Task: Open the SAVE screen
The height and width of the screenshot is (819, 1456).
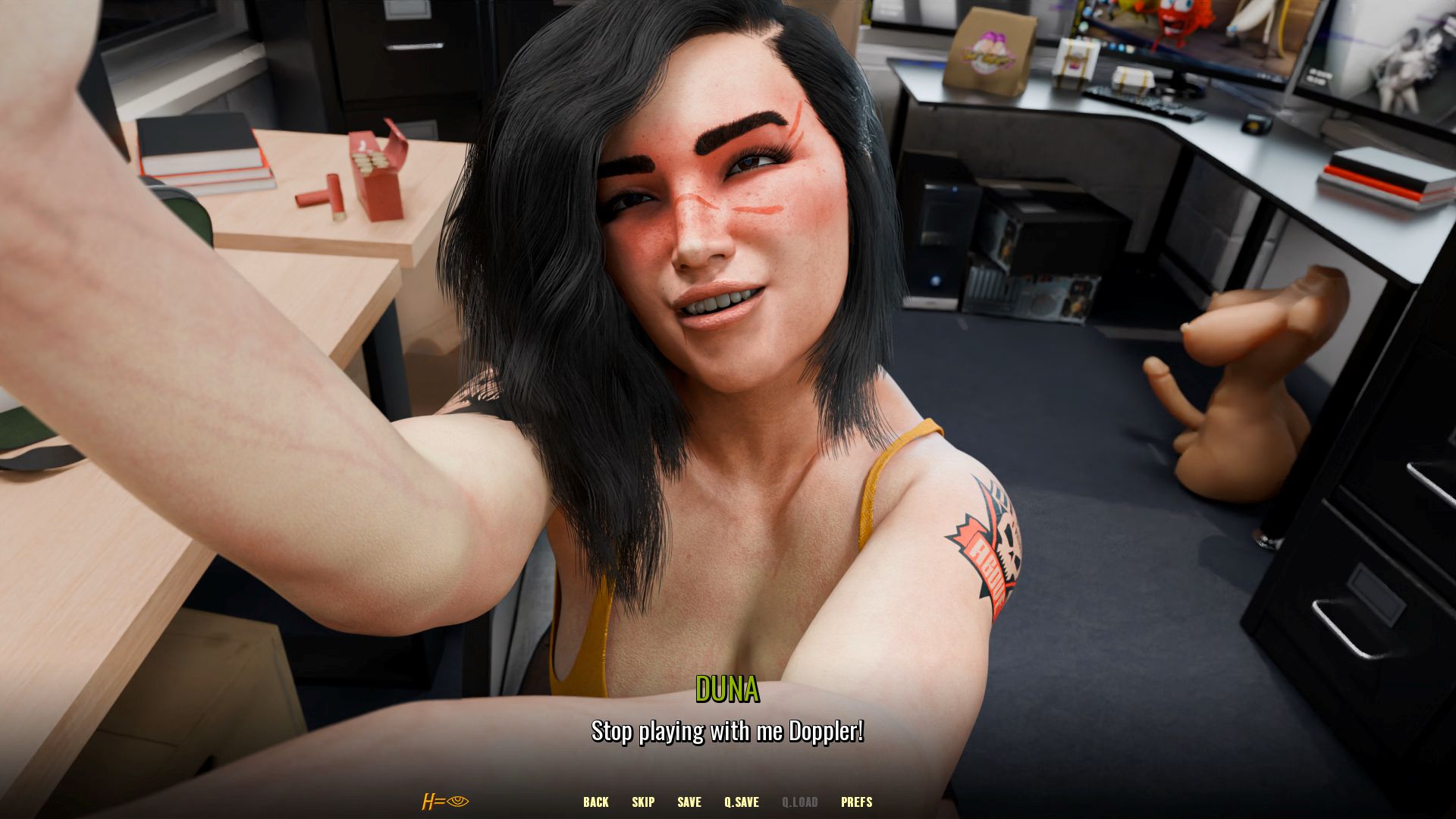Action: pos(689,802)
